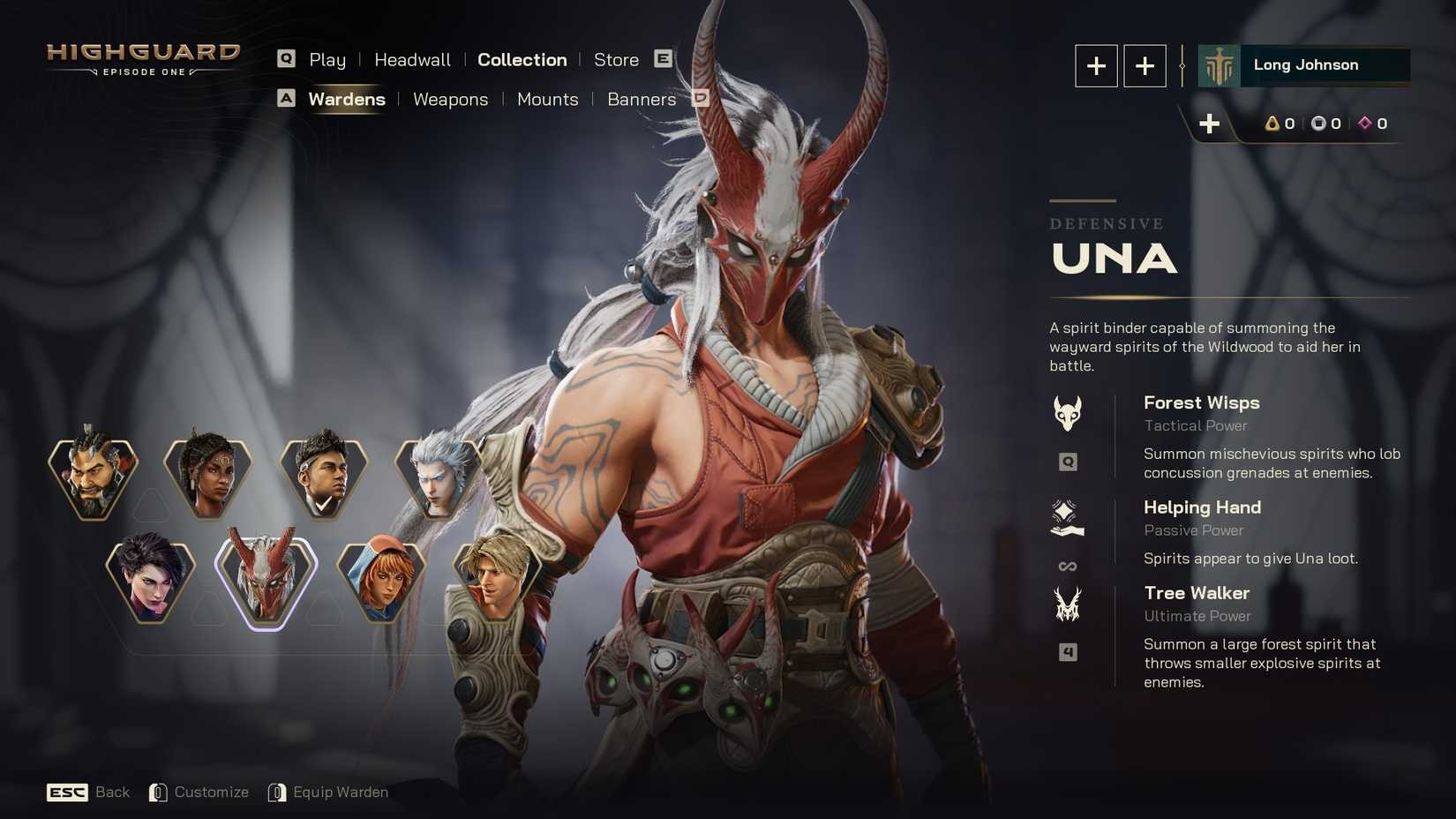Select Una's red-masked warden portrait
Viewport: 1456px width, 819px height.
coord(266,579)
